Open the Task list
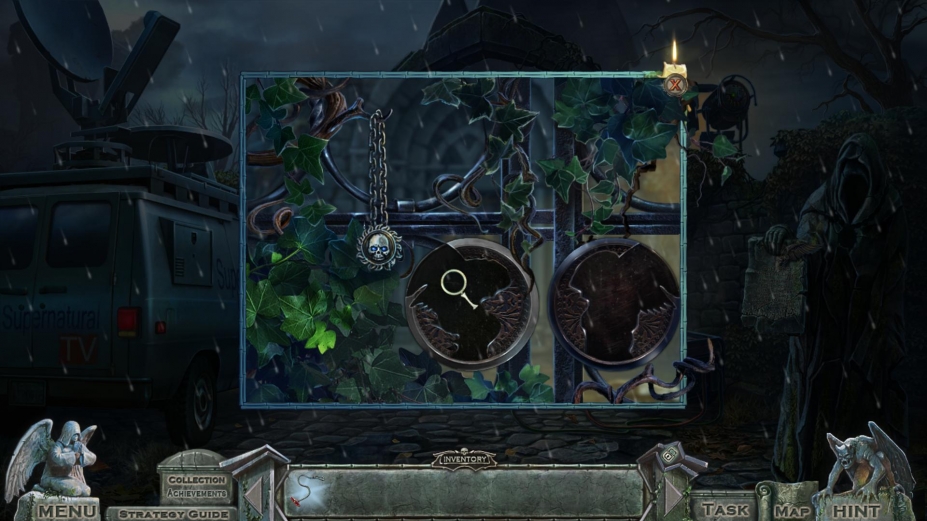 click(x=724, y=509)
